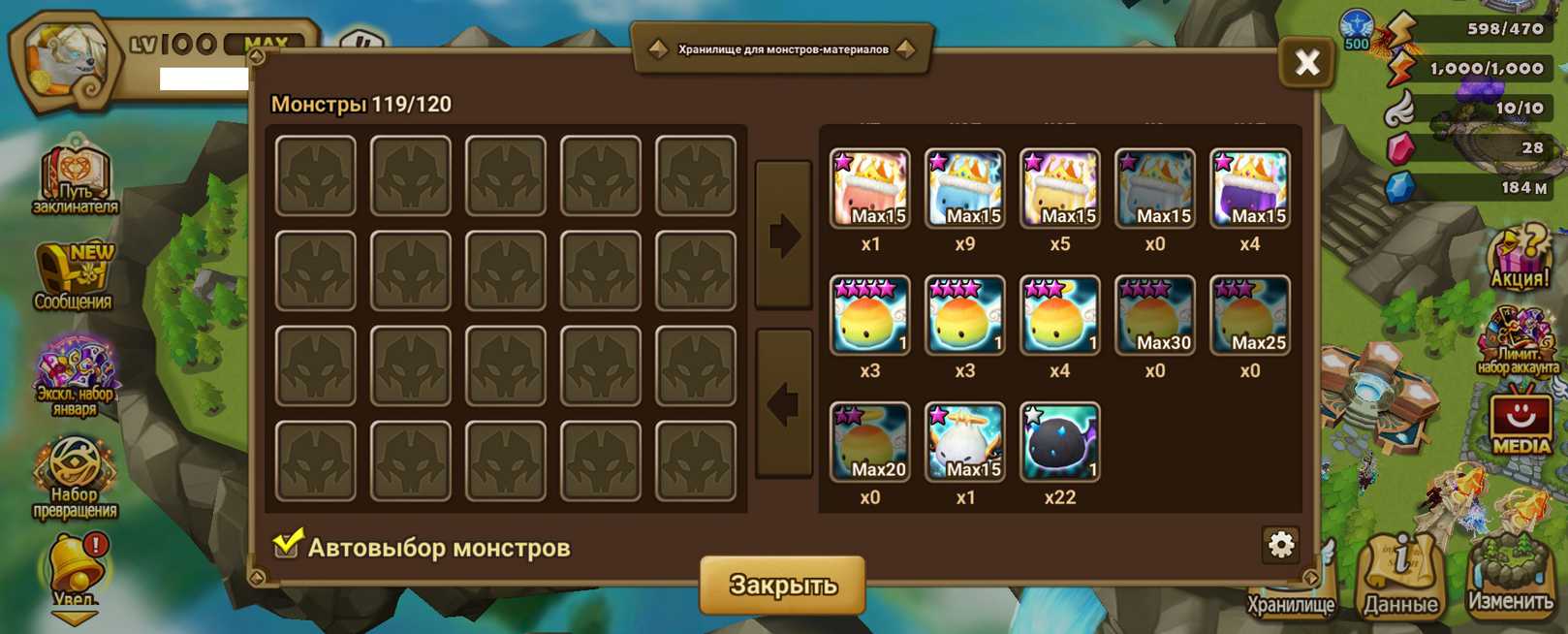The height and width of the screenshot is (634, 1568).
Task: Pick the white angel Max15 monster
Action: pos(964,442)
